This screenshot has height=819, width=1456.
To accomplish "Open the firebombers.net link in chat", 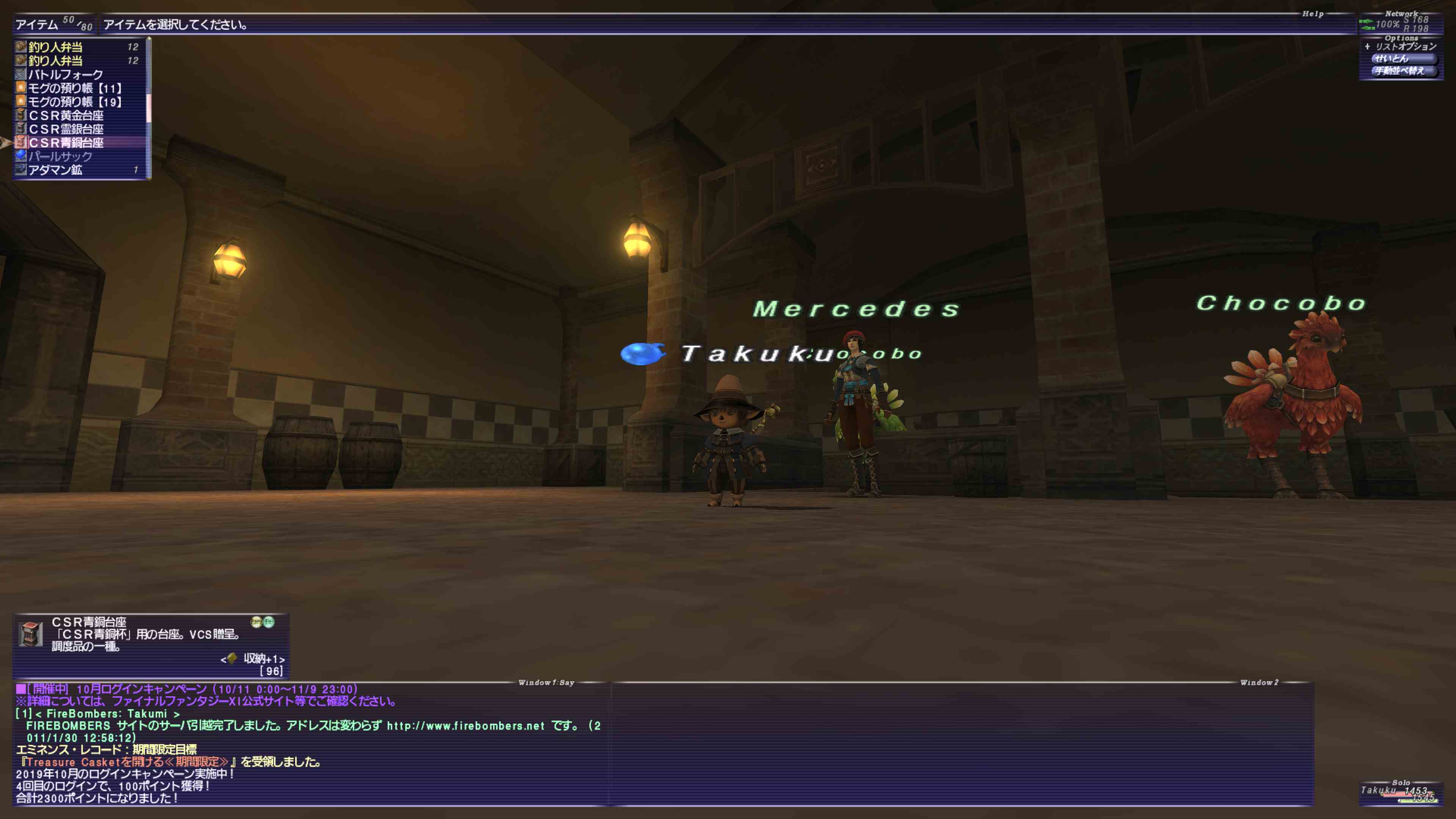I will coord(465,726).
